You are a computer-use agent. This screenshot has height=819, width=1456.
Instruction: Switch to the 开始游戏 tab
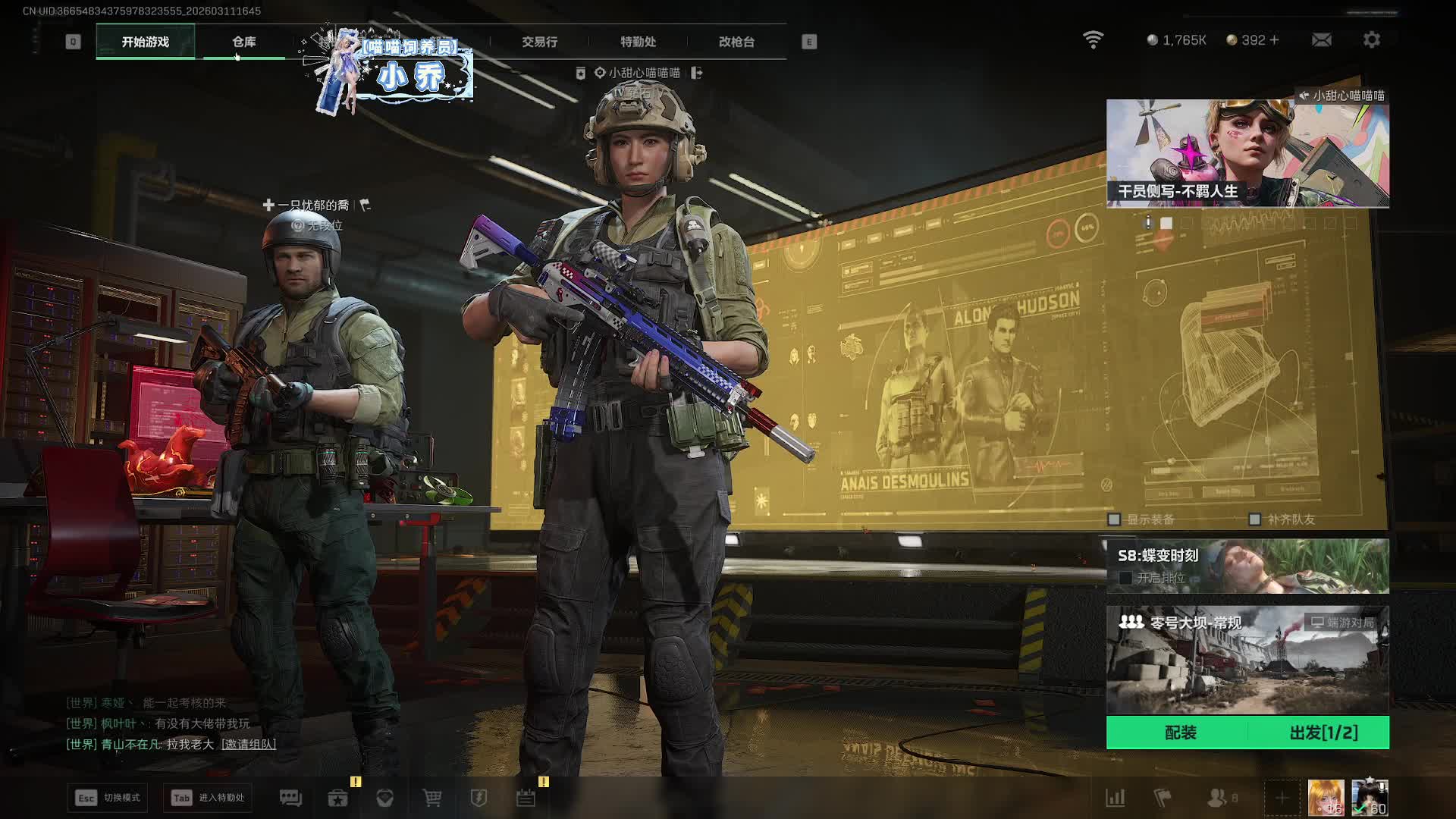pyautogui.click(x=146, y=42)
